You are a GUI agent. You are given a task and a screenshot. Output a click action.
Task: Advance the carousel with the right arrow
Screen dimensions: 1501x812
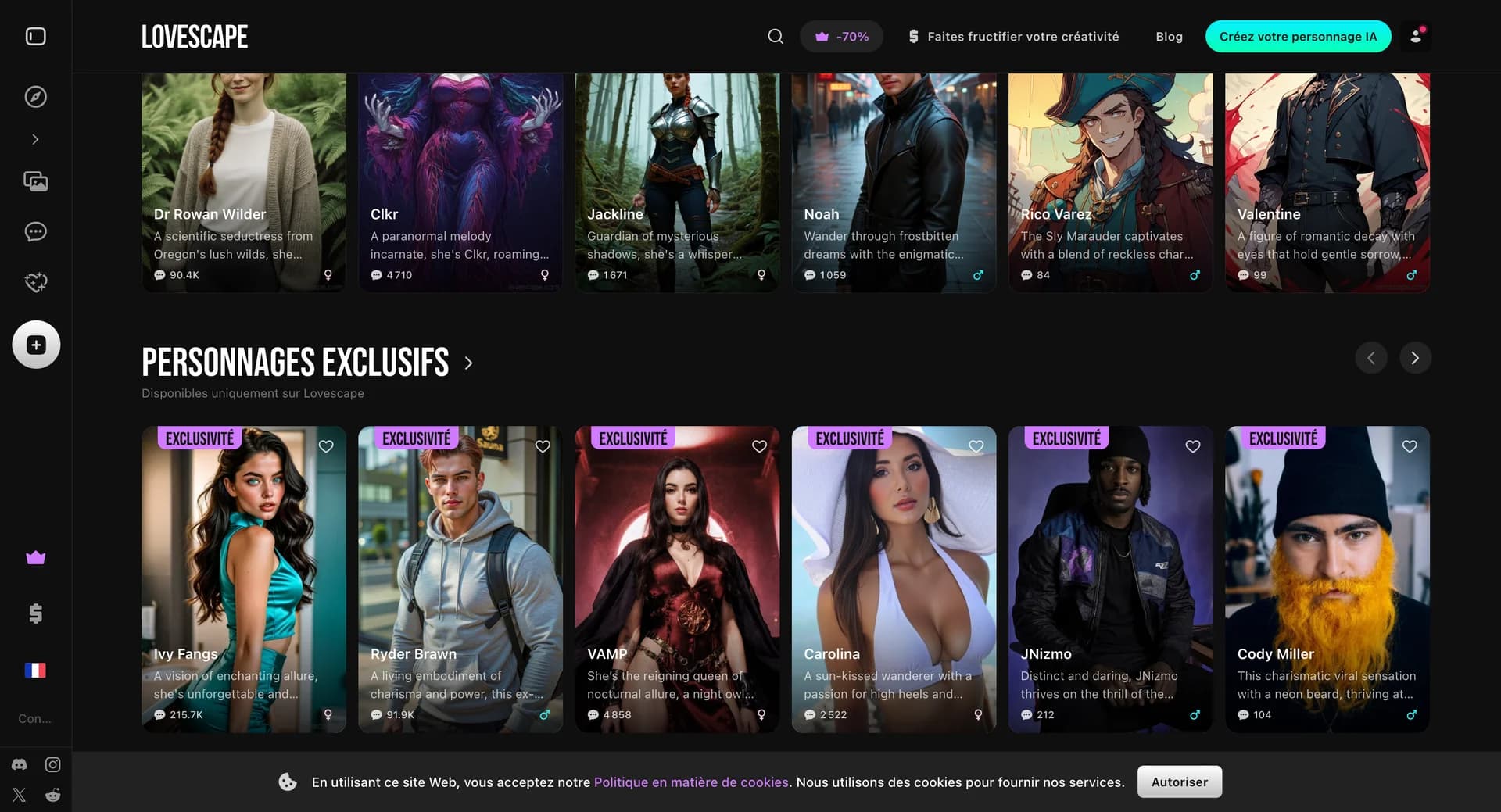tap(1415, 357)
